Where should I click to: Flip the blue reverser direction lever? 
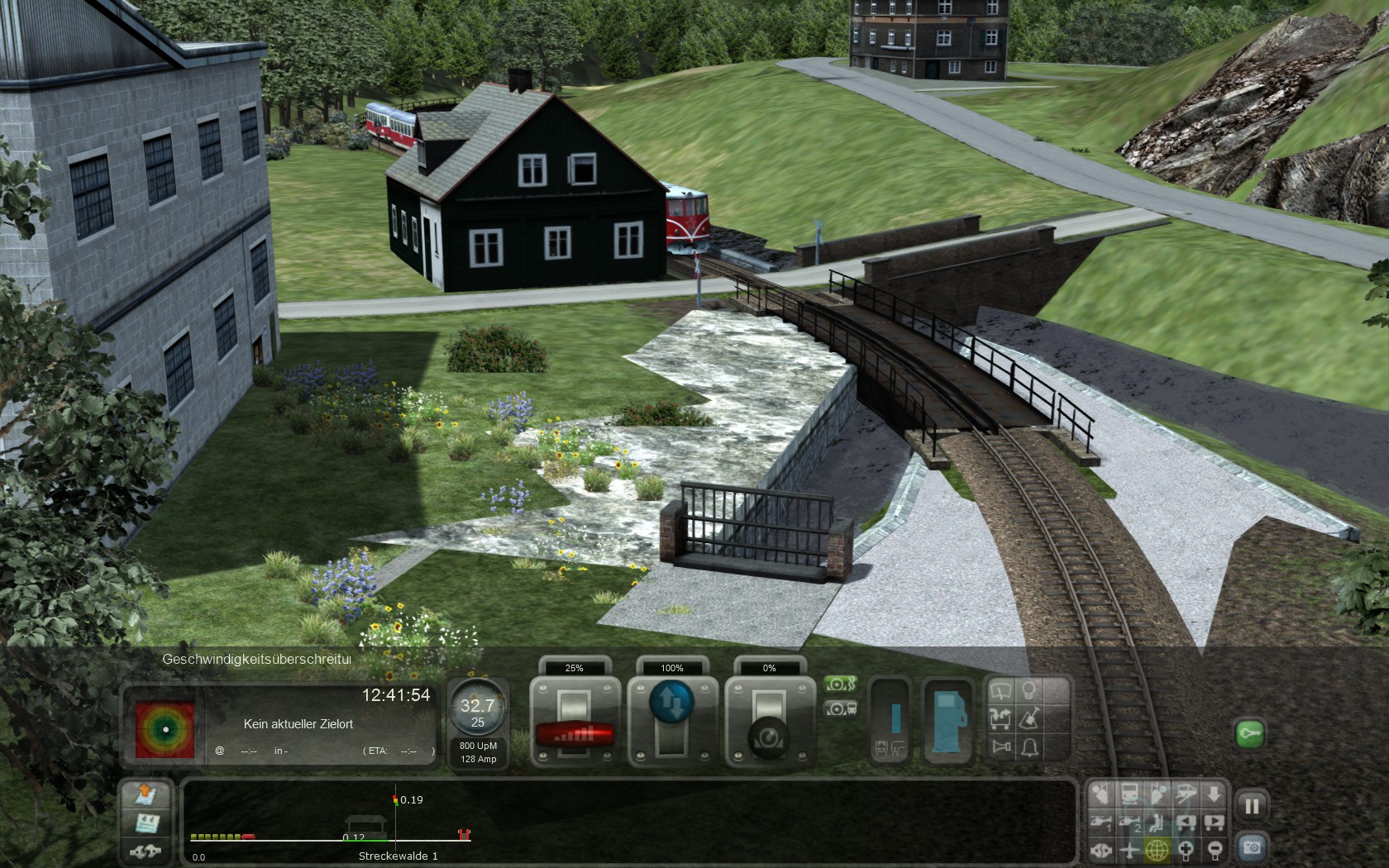pos(672,703)
